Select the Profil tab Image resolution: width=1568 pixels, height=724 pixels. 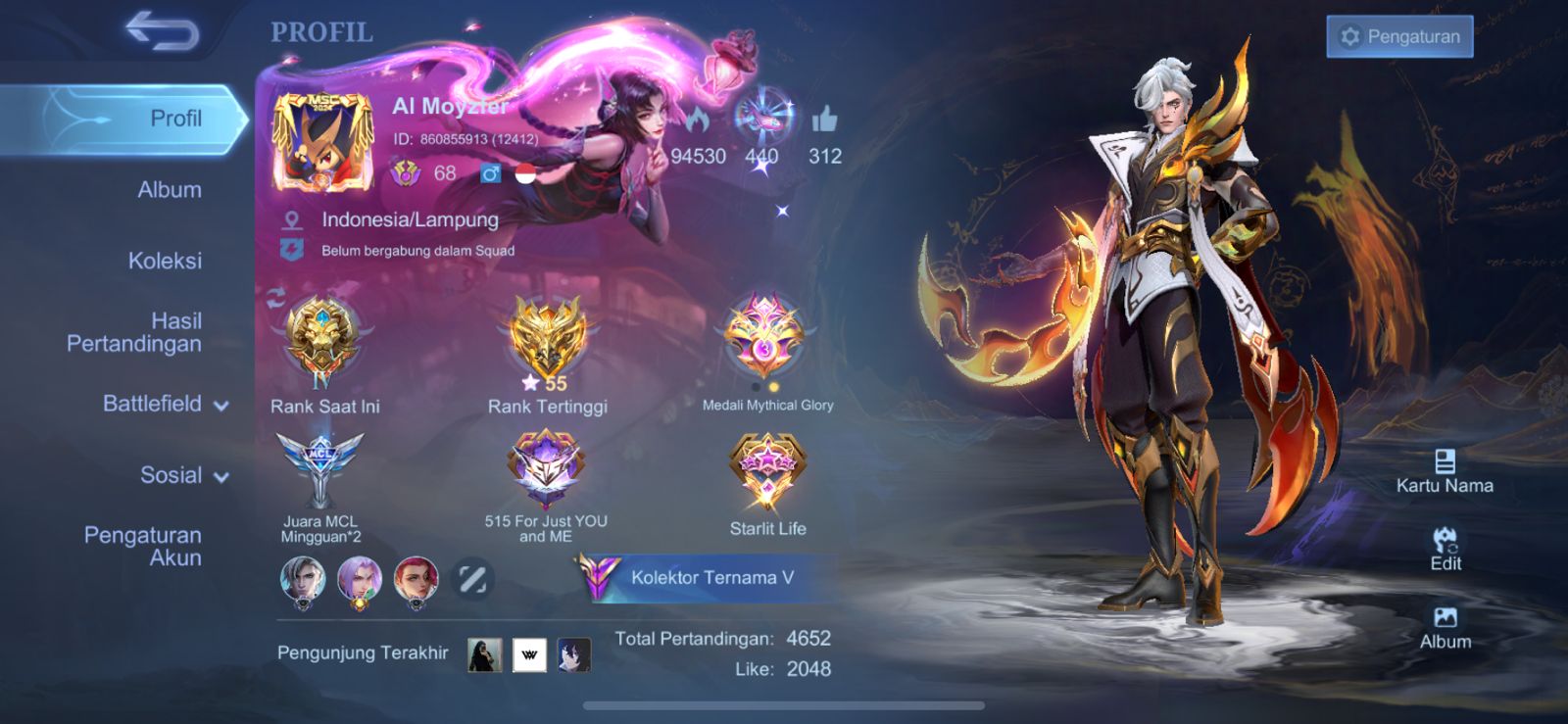tap(174, 119)
